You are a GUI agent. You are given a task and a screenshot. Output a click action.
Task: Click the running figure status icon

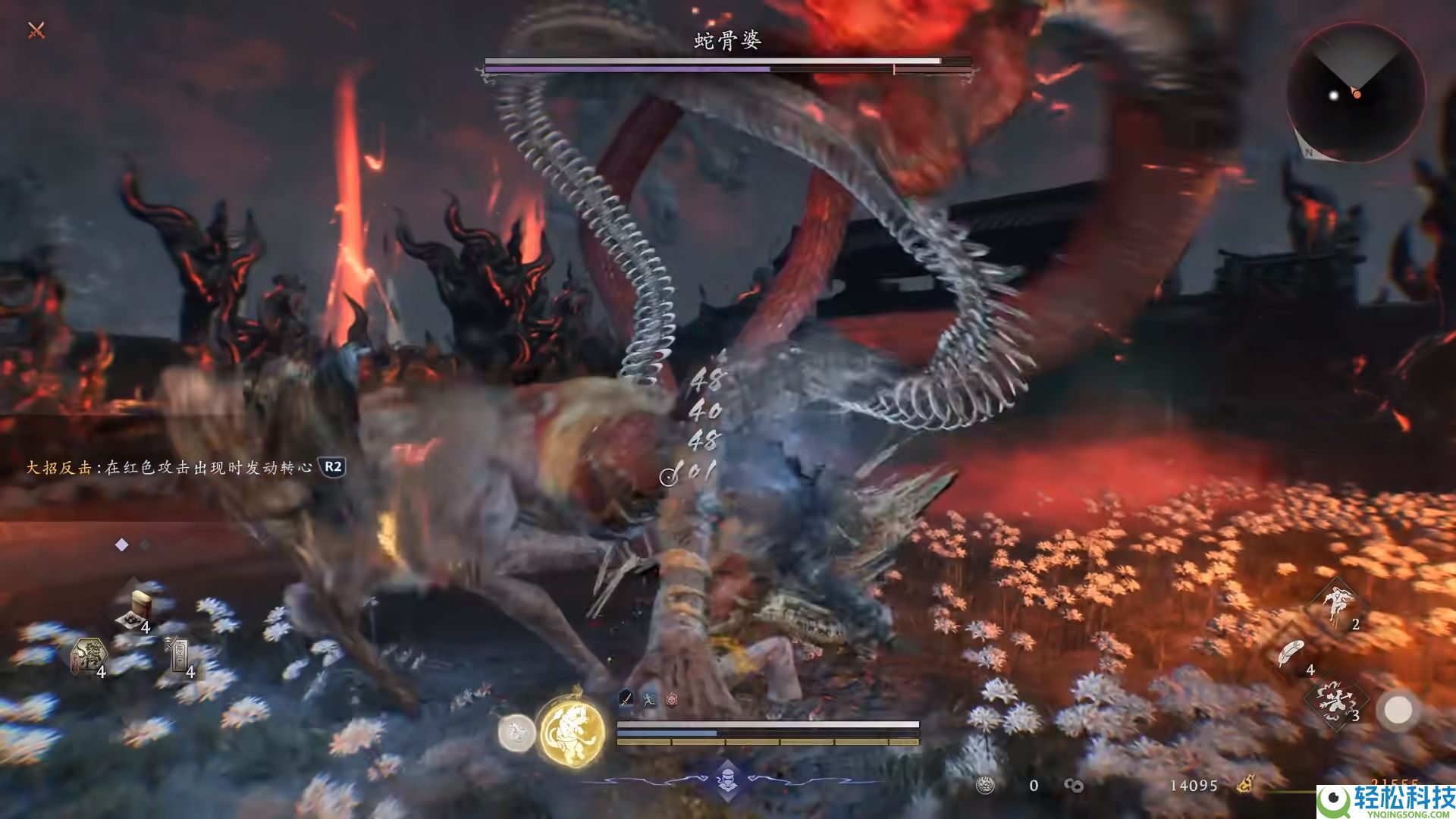pos(648,699)
